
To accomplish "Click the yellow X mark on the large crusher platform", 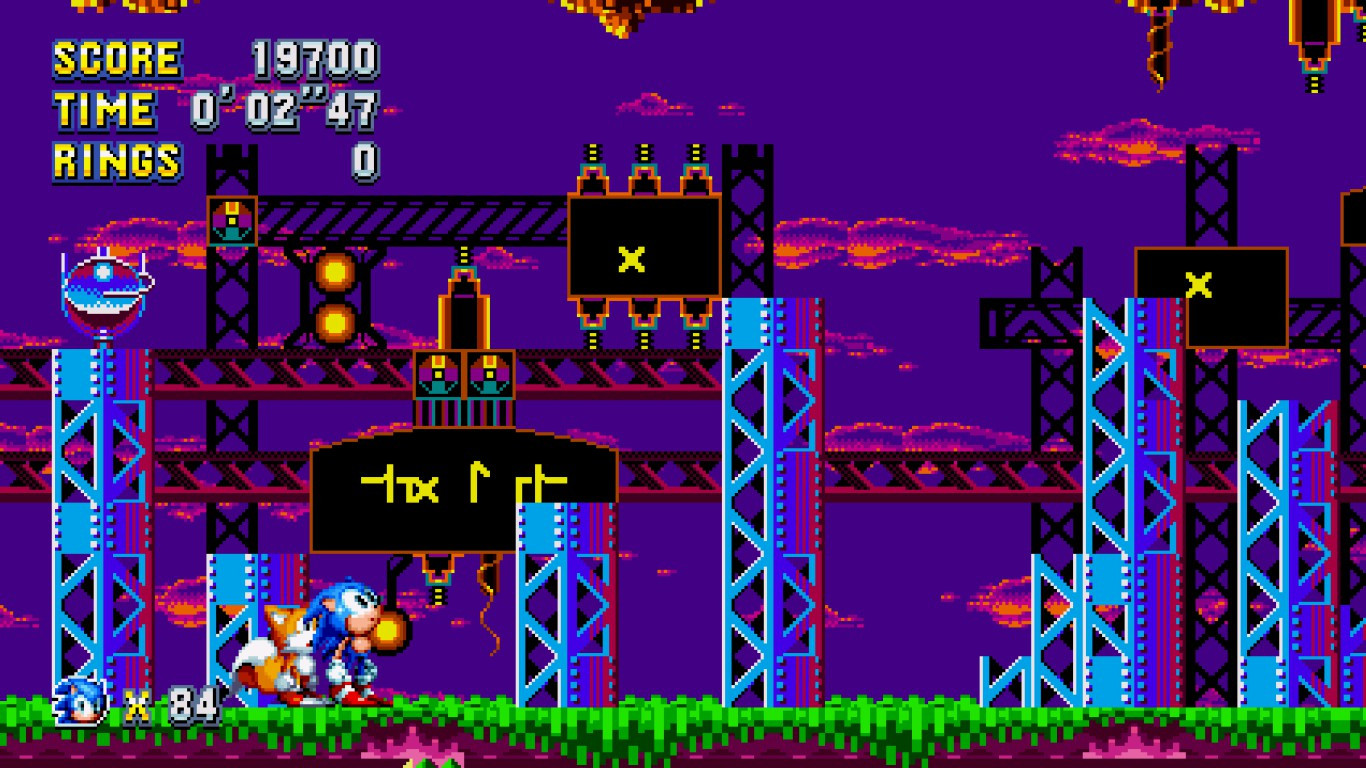I will pyautogui.click(x=629, y=262).
